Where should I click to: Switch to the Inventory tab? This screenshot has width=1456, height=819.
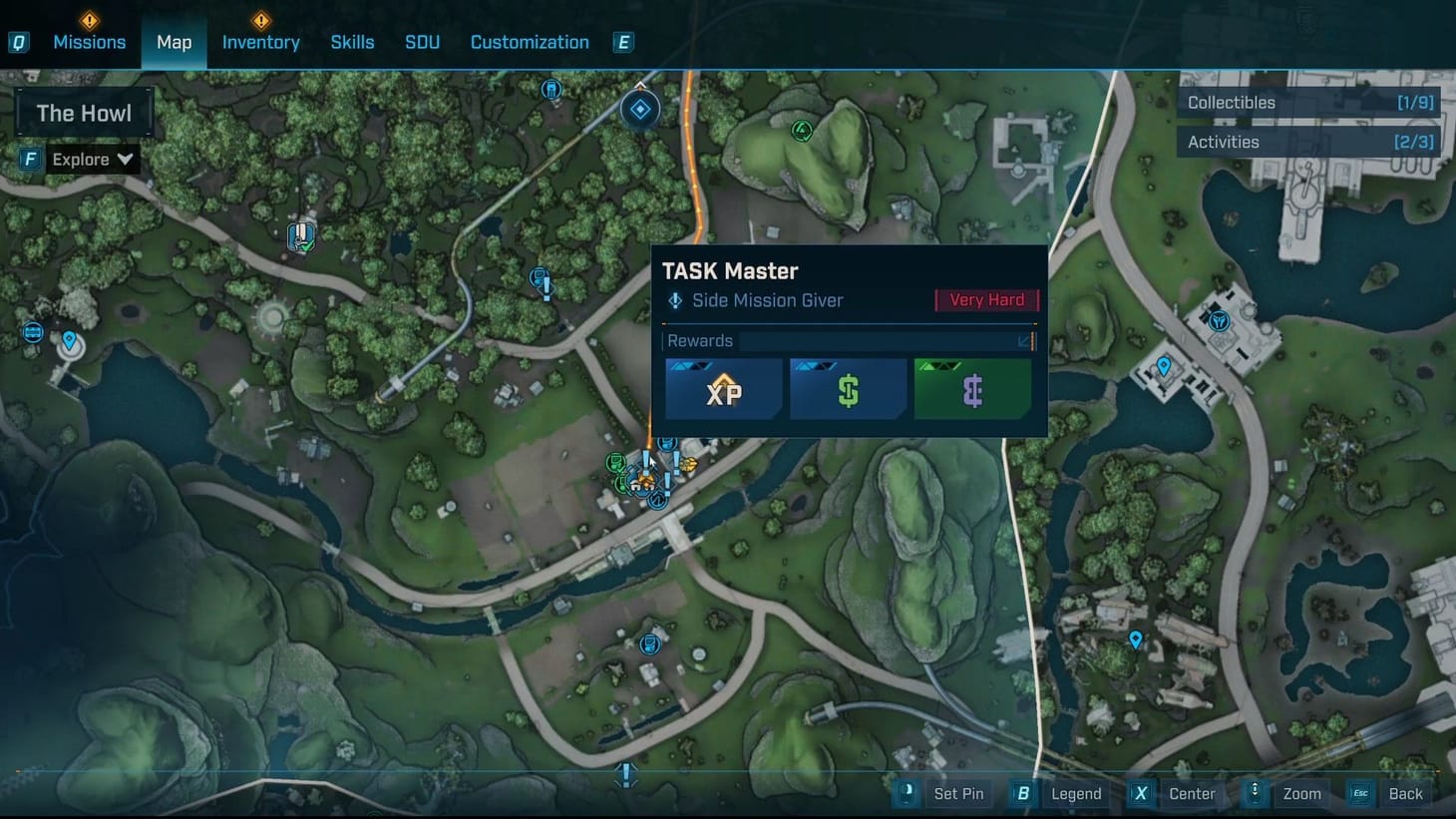260,42
